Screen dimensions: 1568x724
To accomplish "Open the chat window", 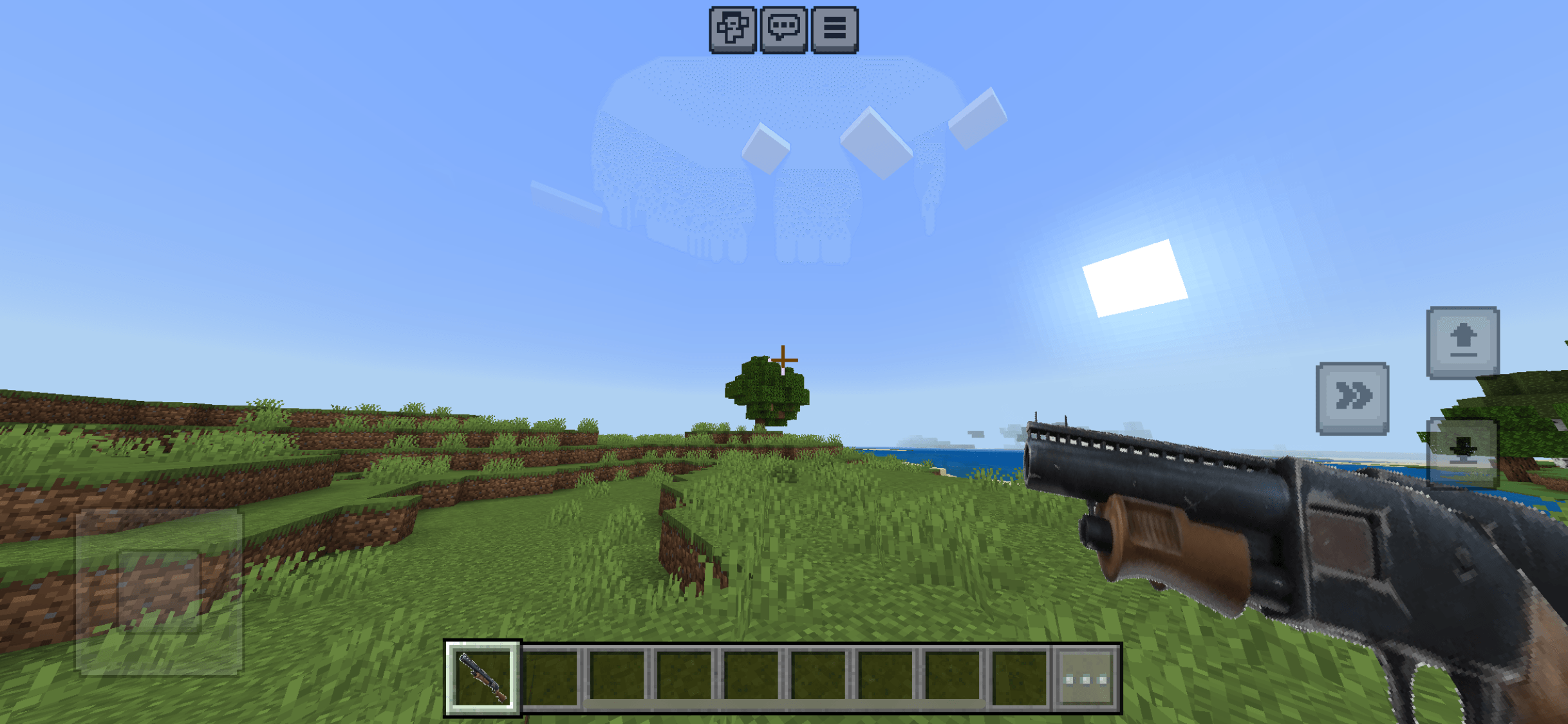I will coord(783,29).
